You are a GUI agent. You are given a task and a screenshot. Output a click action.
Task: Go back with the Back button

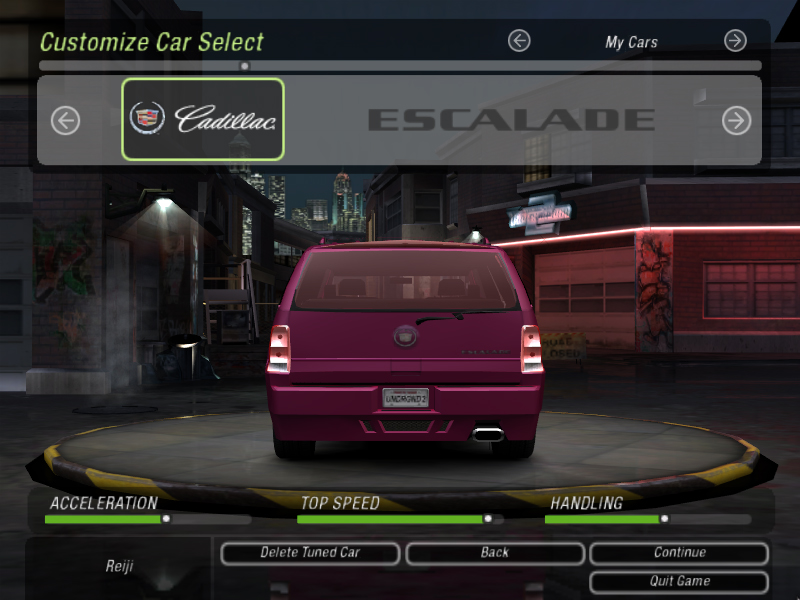(494, 553)
